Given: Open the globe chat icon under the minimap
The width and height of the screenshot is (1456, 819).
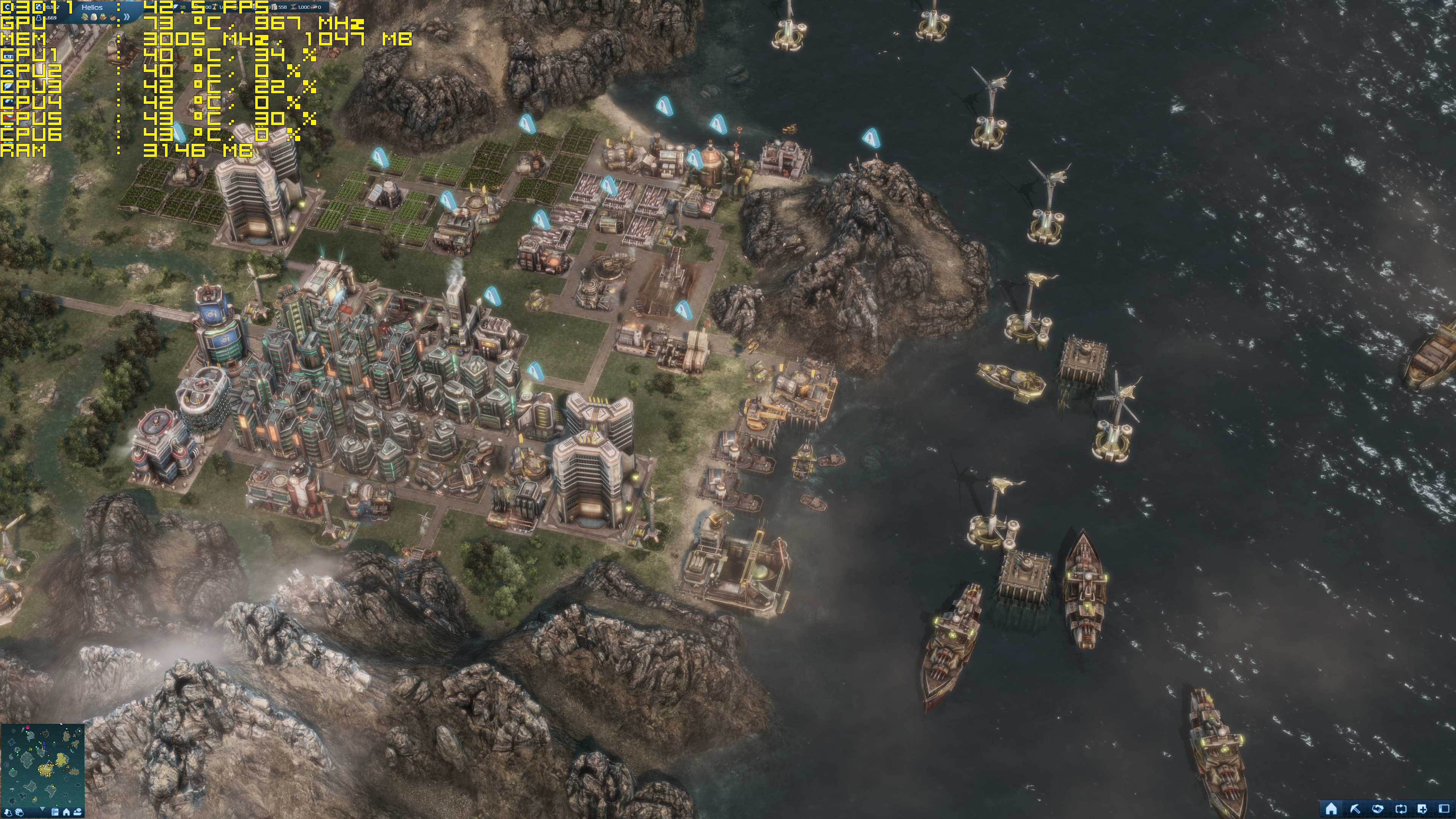Looking at the screenshot, I should tap(20, 813).
